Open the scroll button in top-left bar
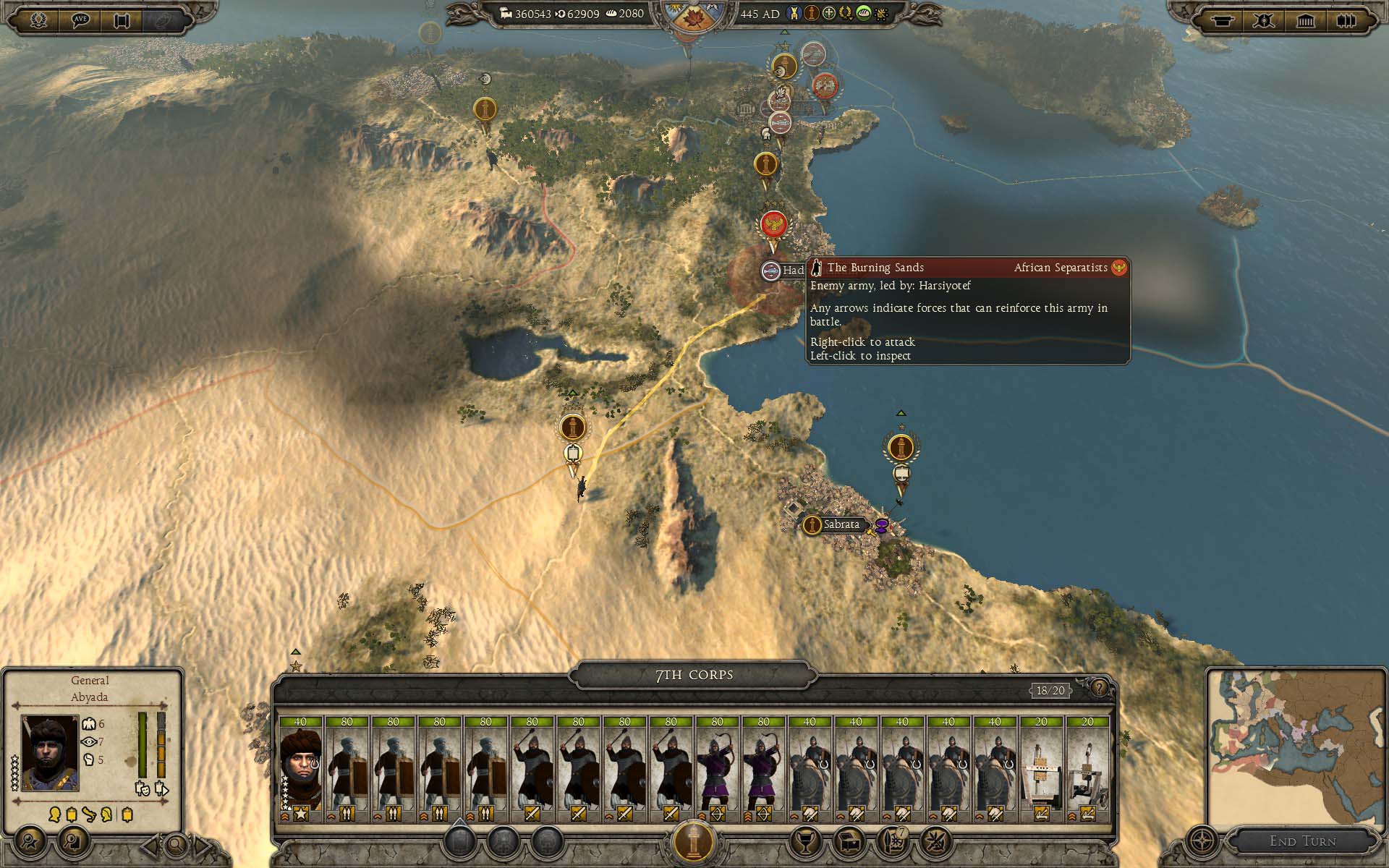 (122, 20)
